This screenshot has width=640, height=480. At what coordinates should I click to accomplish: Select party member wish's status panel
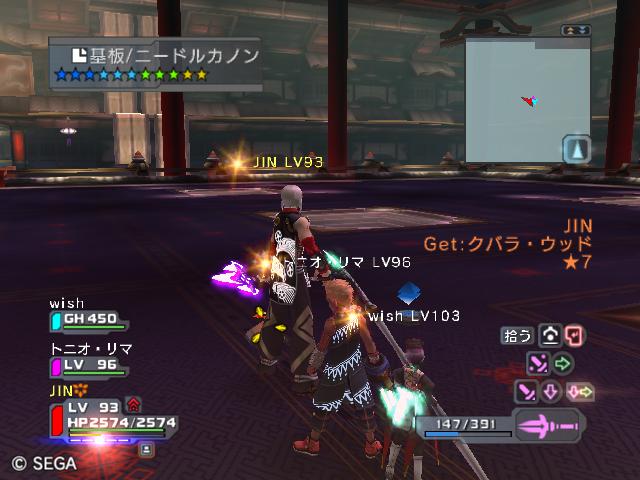coord(88,318)
